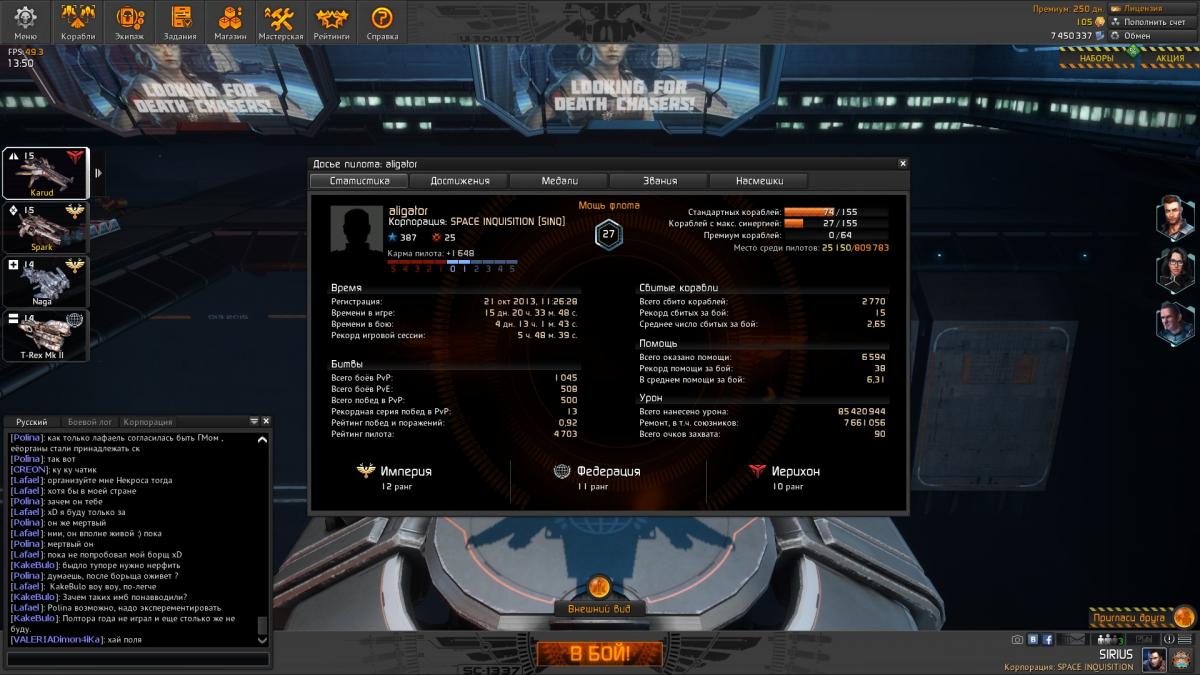Go to the Экипаж crew screen
The image size is (1200, 675).
pos(130,22)
